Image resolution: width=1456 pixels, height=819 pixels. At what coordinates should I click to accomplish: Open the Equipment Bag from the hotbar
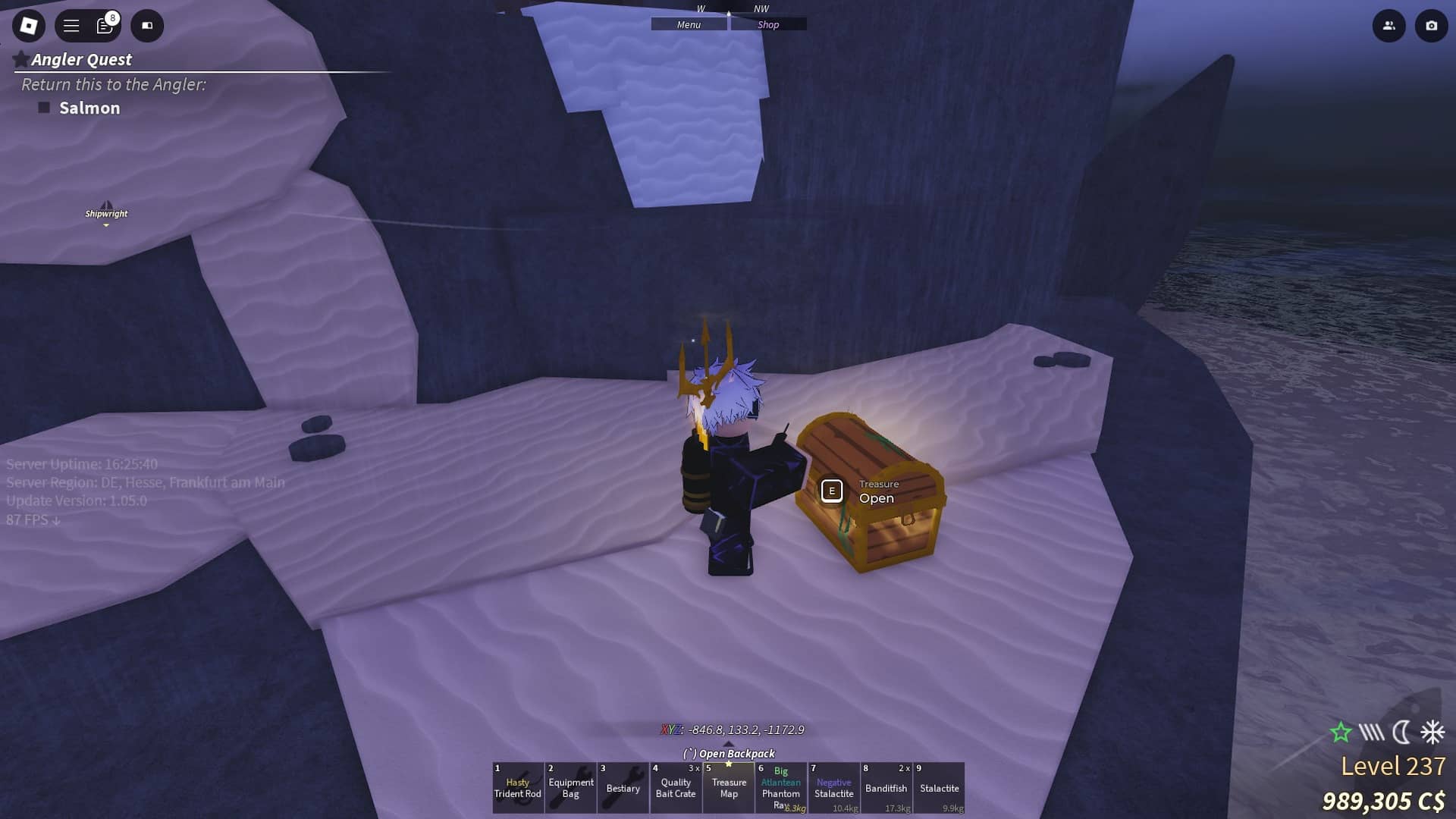tap(570, 788)
